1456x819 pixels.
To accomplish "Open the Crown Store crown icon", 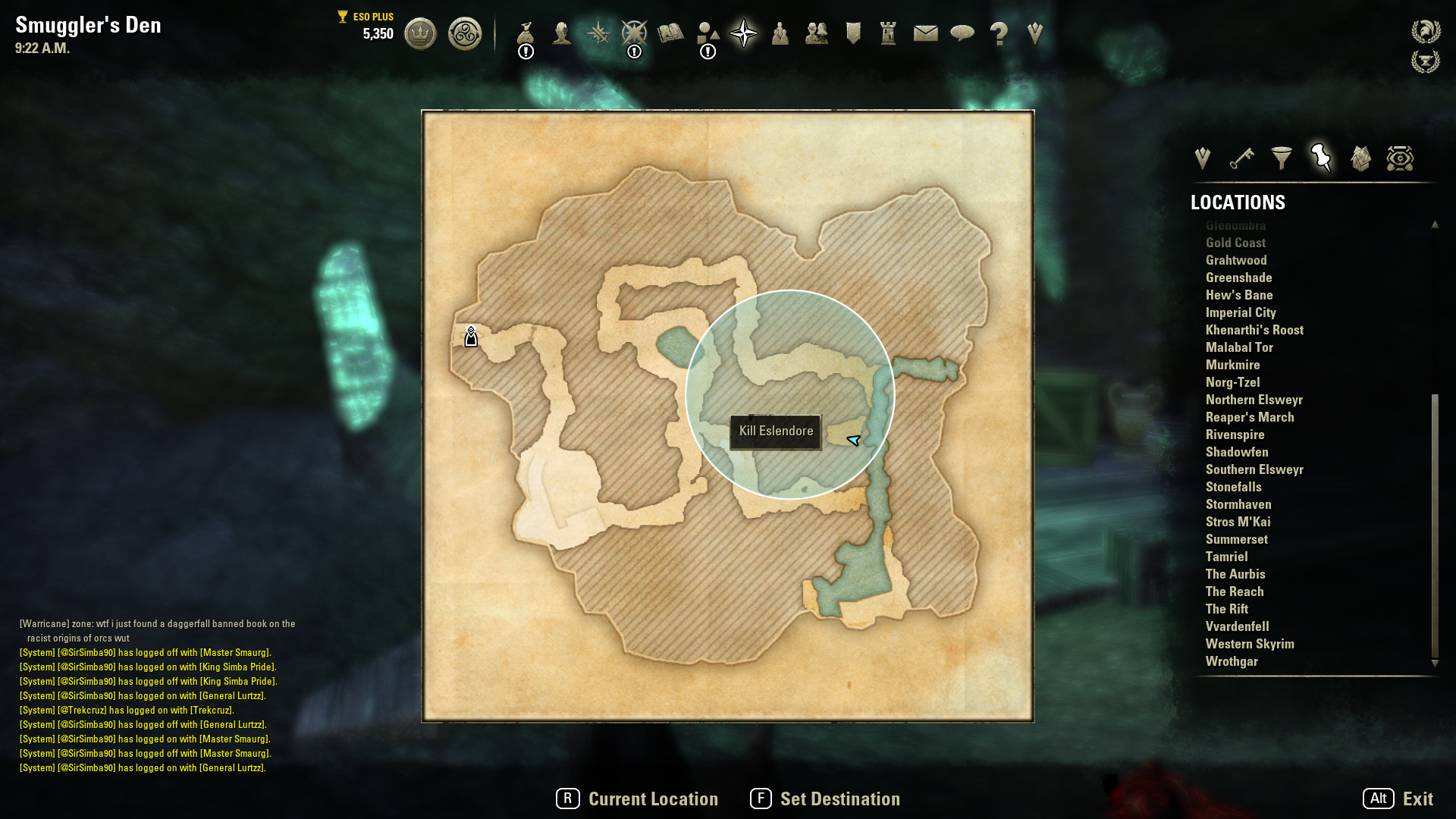I will coord(420,34).
